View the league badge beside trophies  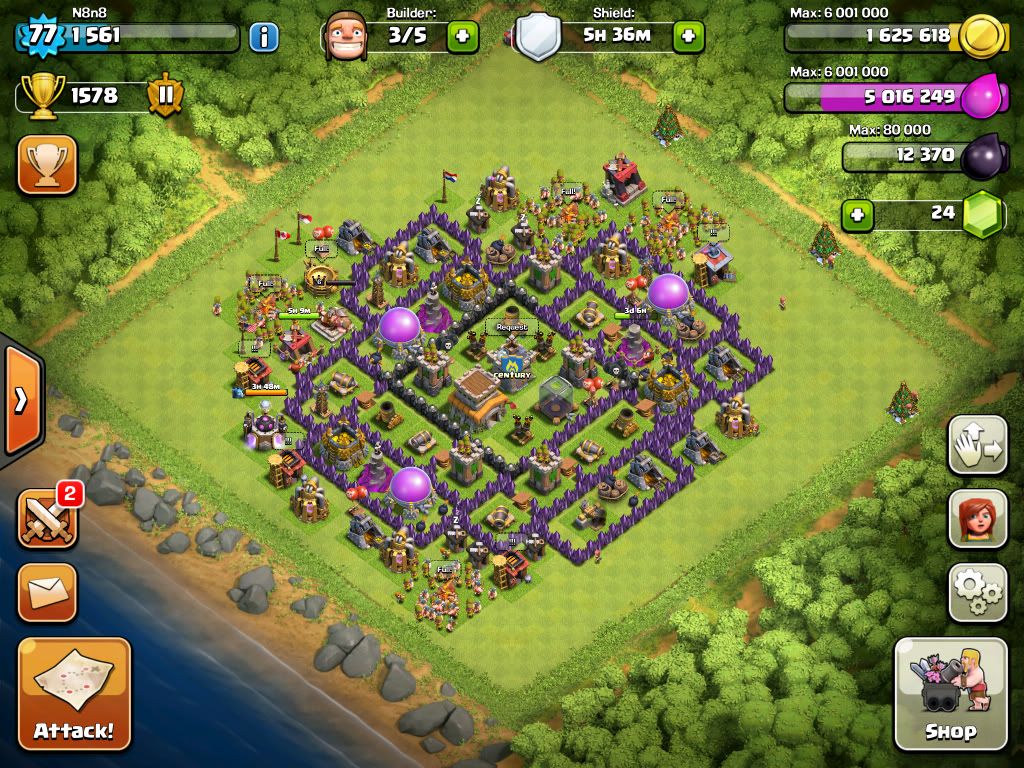pyautogui.click(x=165, y=96)
